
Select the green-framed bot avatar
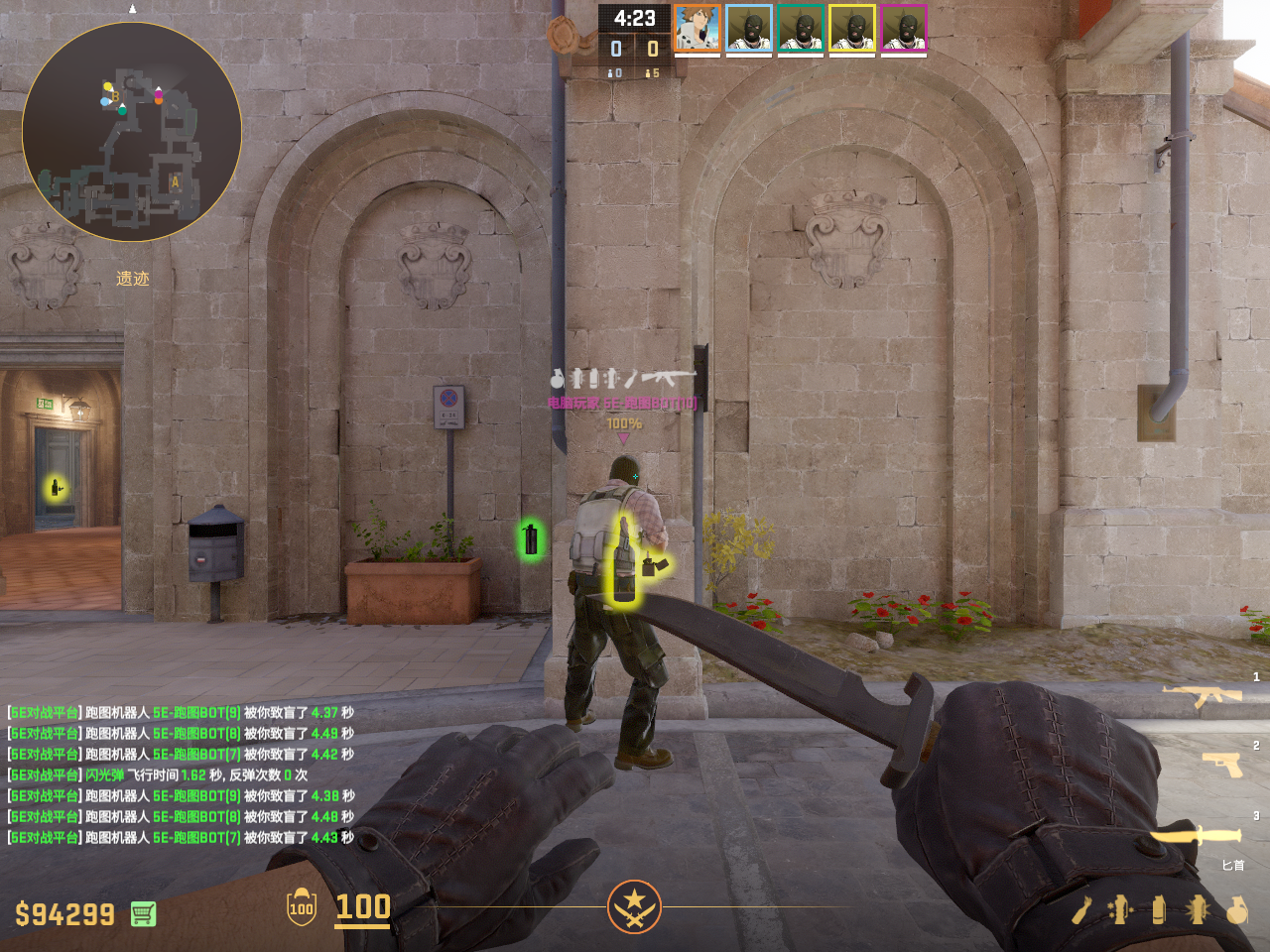(x=801, y=28)
